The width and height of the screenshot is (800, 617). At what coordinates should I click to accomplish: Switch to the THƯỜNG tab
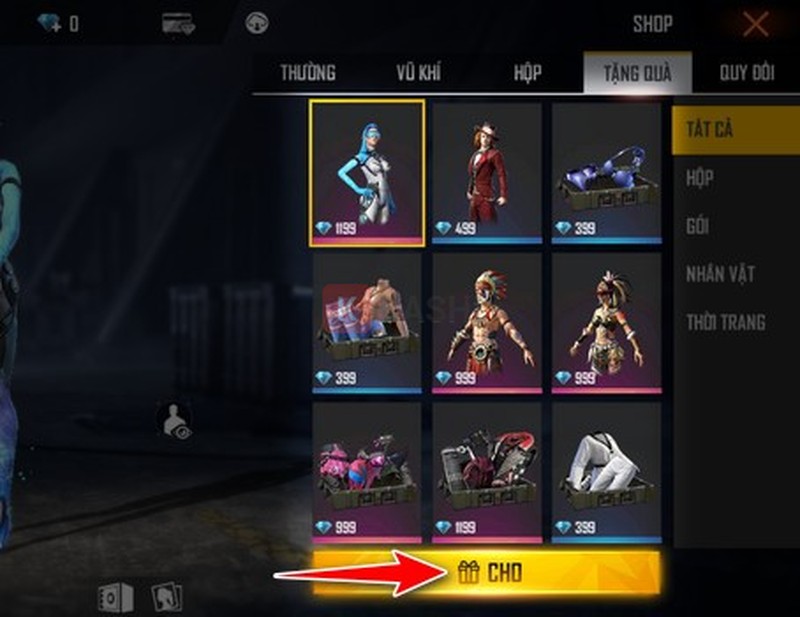[308, 73]
